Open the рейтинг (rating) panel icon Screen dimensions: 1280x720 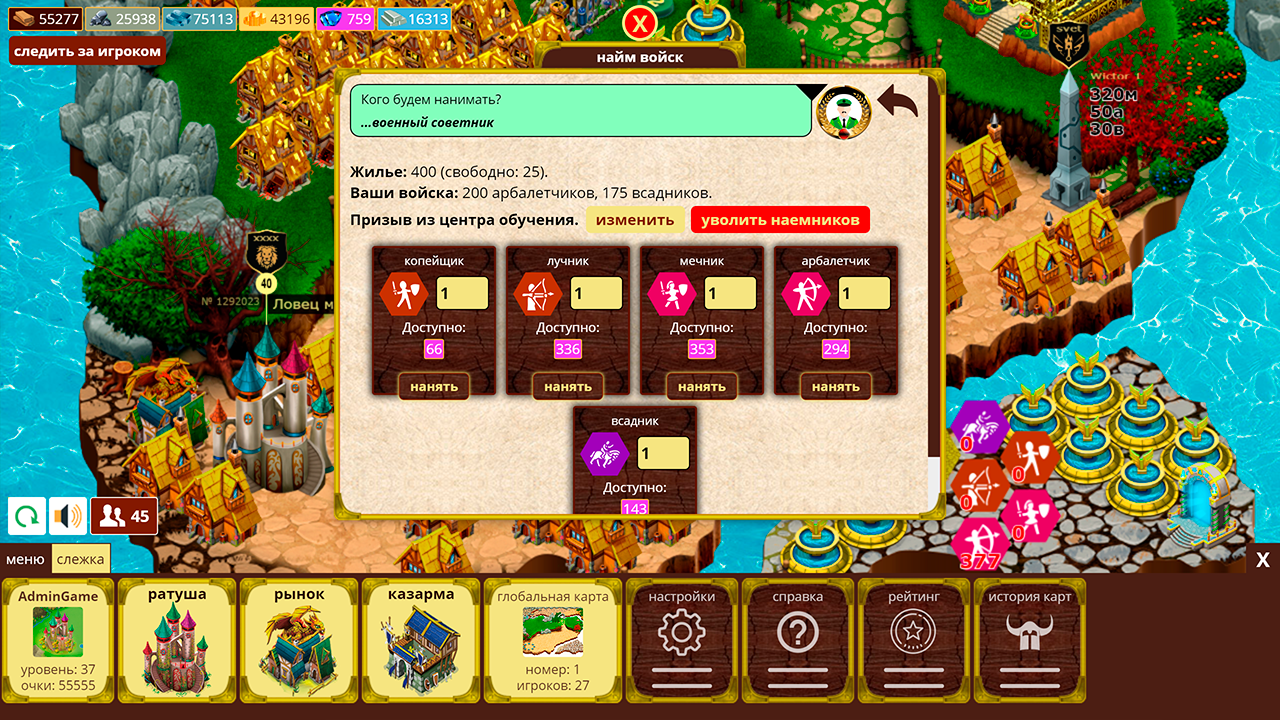click(x=912, y=632)
